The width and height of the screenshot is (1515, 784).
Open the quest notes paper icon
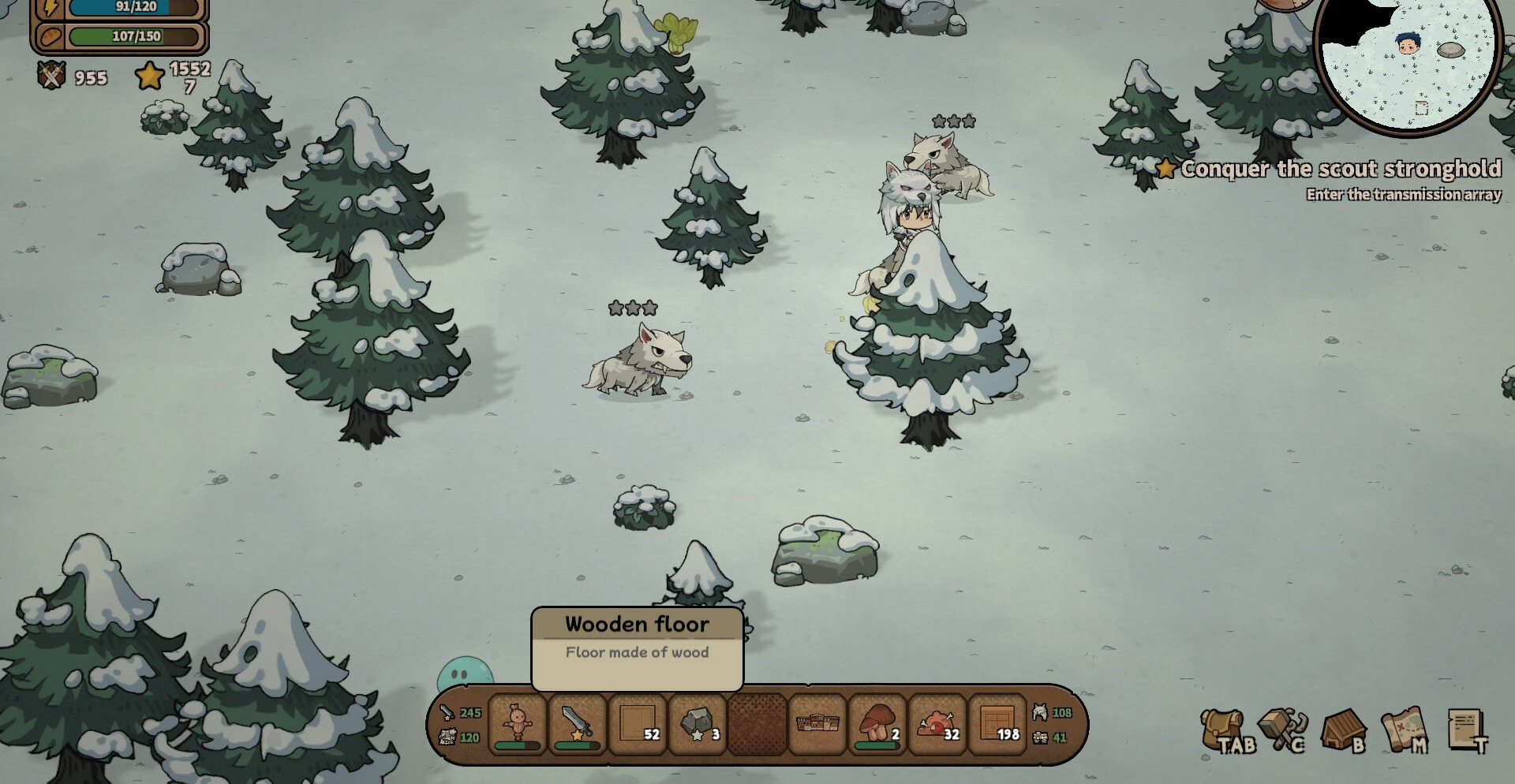[x=1467, y=730]
